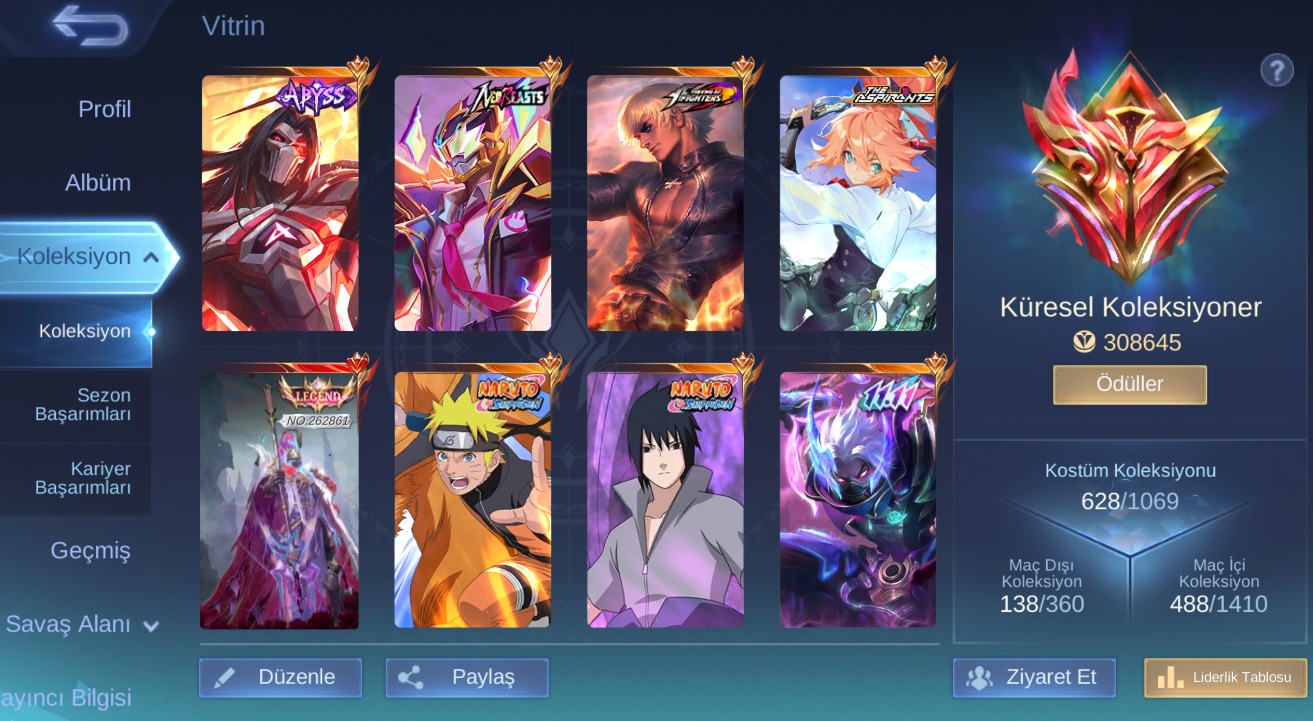Viewport: 1313px width, 721px height.
Task: Open the Legend skin card
Action: point(280,500)
